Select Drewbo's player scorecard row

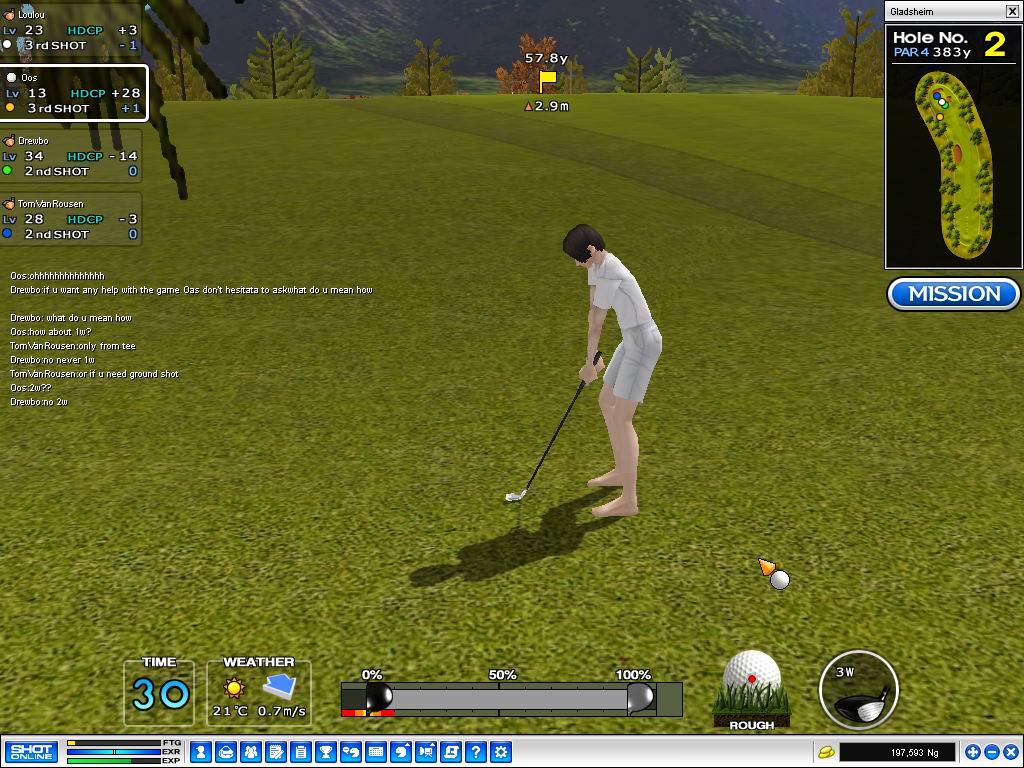coord(70,157)
